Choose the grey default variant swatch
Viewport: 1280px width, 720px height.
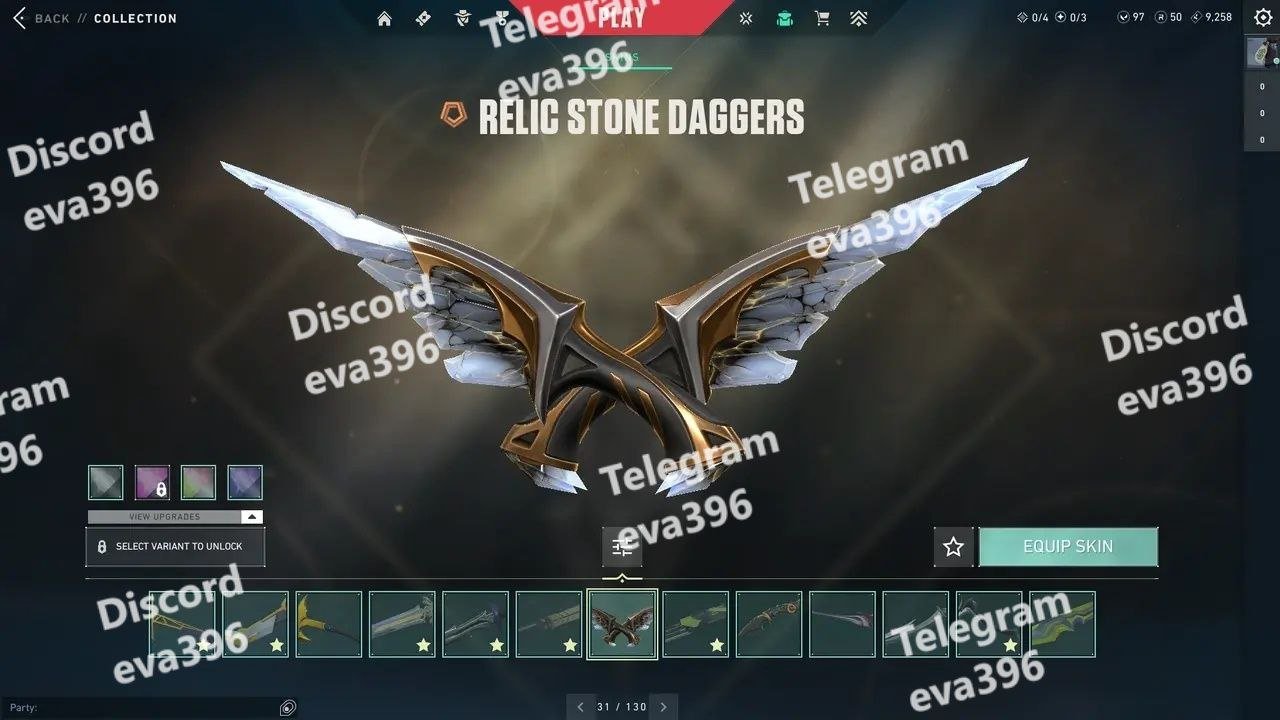point(106,482)
